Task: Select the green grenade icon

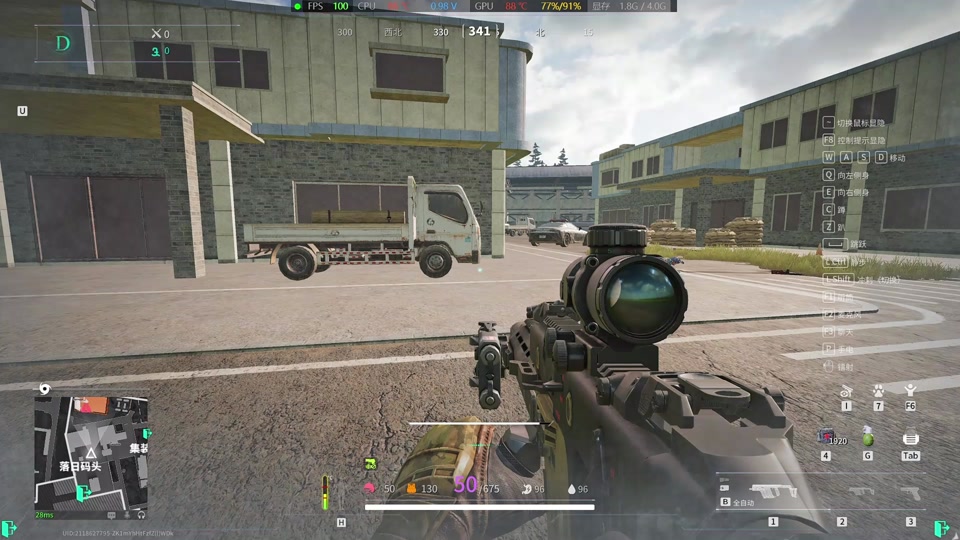Action: click(x=868, y=438)
